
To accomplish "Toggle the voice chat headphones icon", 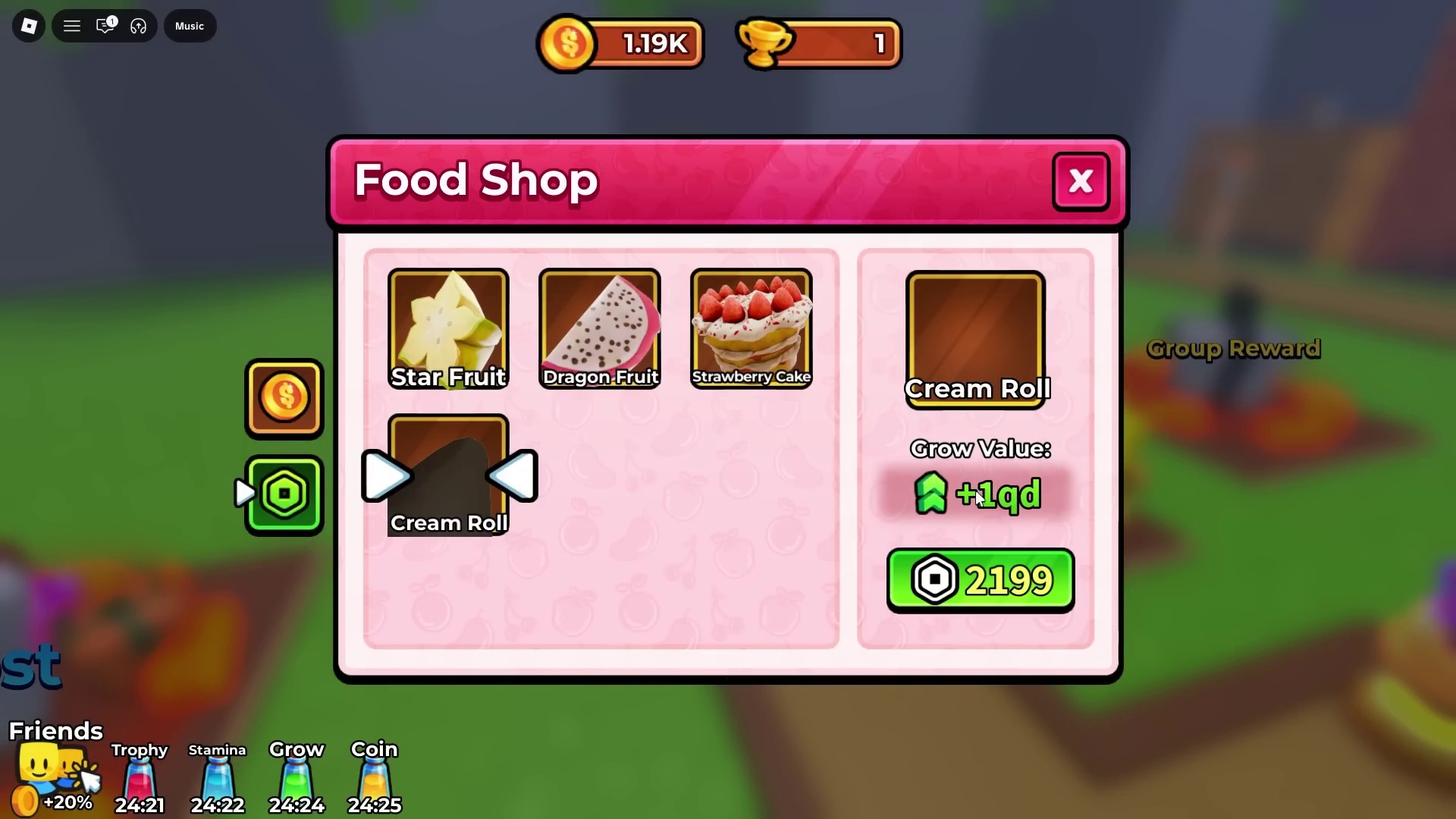I will [x=139, y=26].
